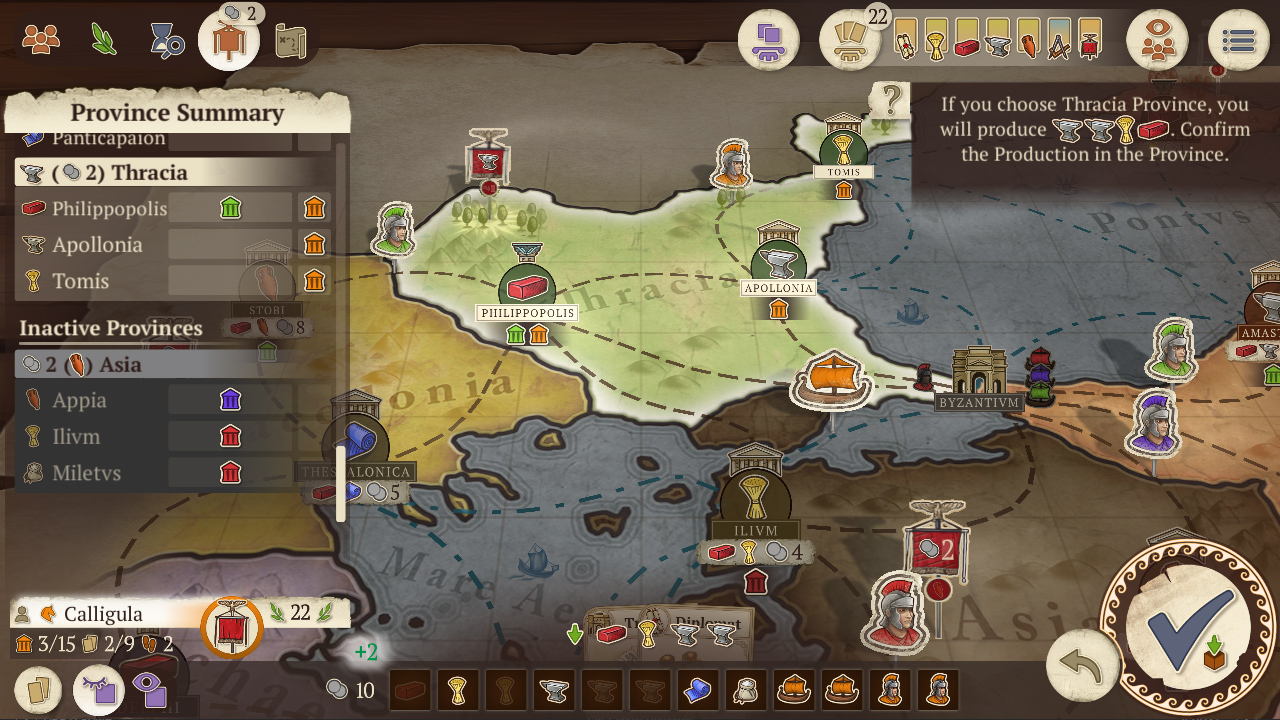This screenshot has width=1280, height=720.
Task: Open the map overview scroll icon
Action: pos(291,40)
